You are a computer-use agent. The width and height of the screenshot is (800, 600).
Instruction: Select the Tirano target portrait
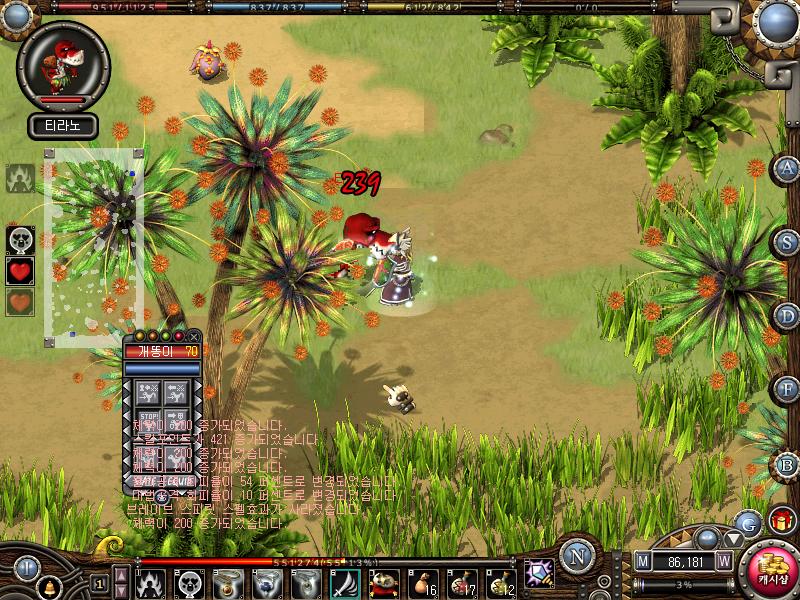coord(63,67)
